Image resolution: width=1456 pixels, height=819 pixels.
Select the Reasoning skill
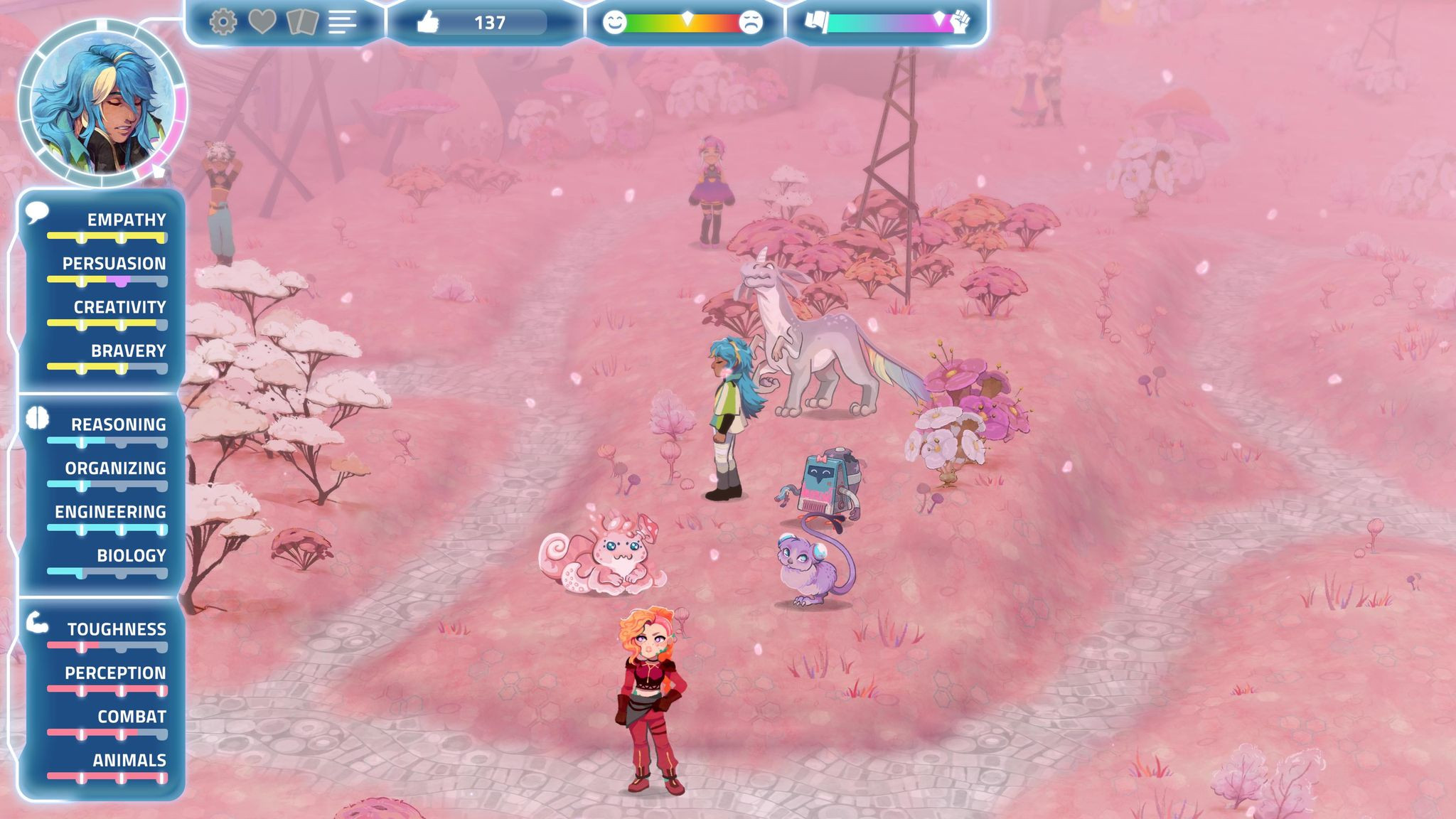118,425
